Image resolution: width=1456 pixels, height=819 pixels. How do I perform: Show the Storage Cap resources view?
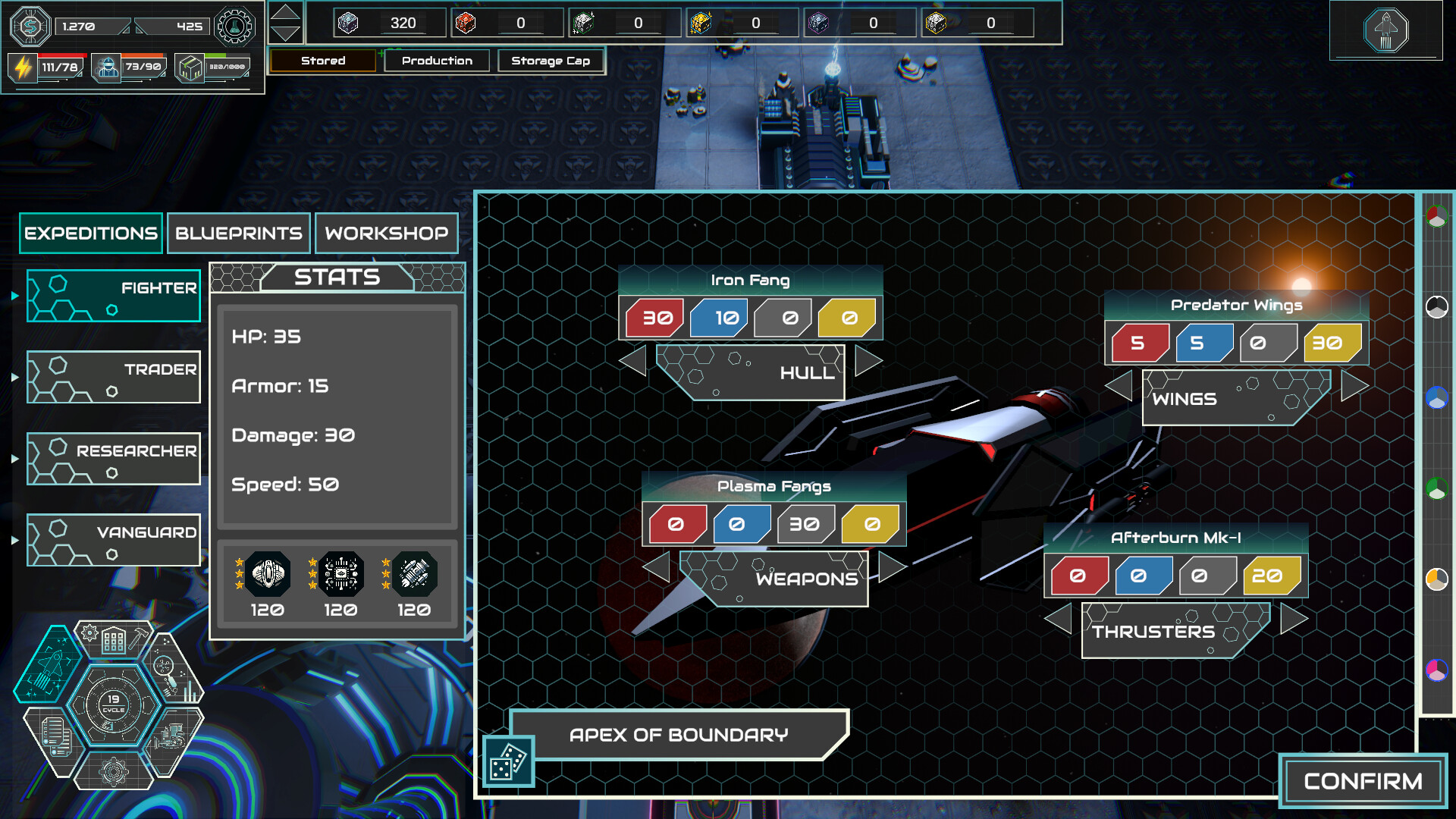[551, 61]
